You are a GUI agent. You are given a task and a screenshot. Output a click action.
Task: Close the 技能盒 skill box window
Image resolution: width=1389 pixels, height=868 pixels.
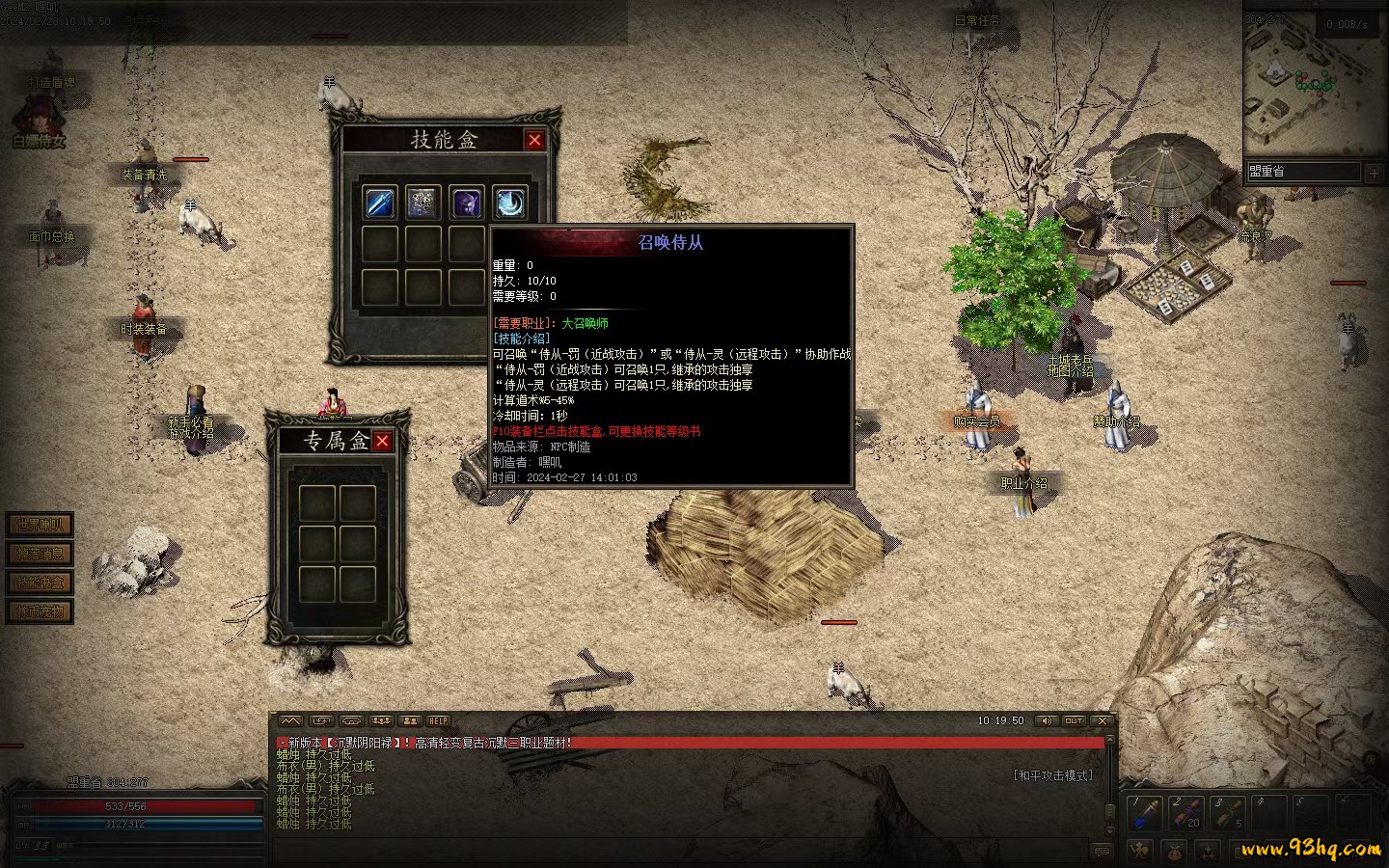point(534,140)
